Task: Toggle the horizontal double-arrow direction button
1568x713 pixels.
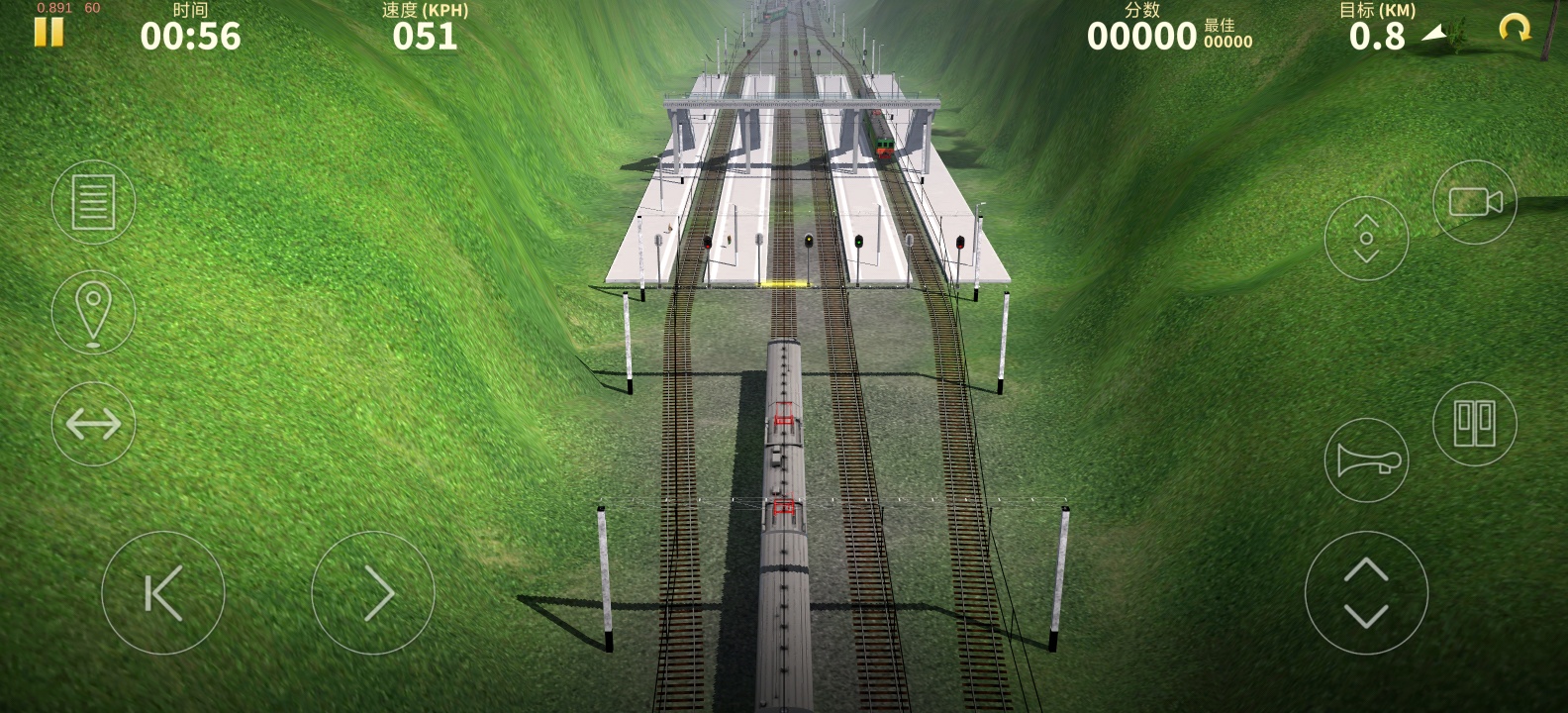Action: click(93, 424)
